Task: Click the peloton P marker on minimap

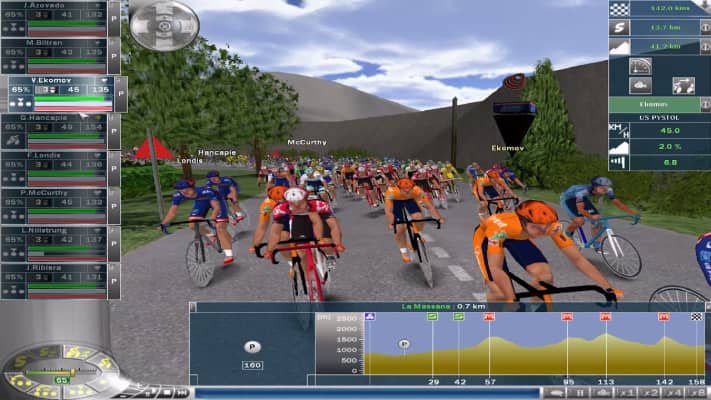Action: (x=251, y=345)
